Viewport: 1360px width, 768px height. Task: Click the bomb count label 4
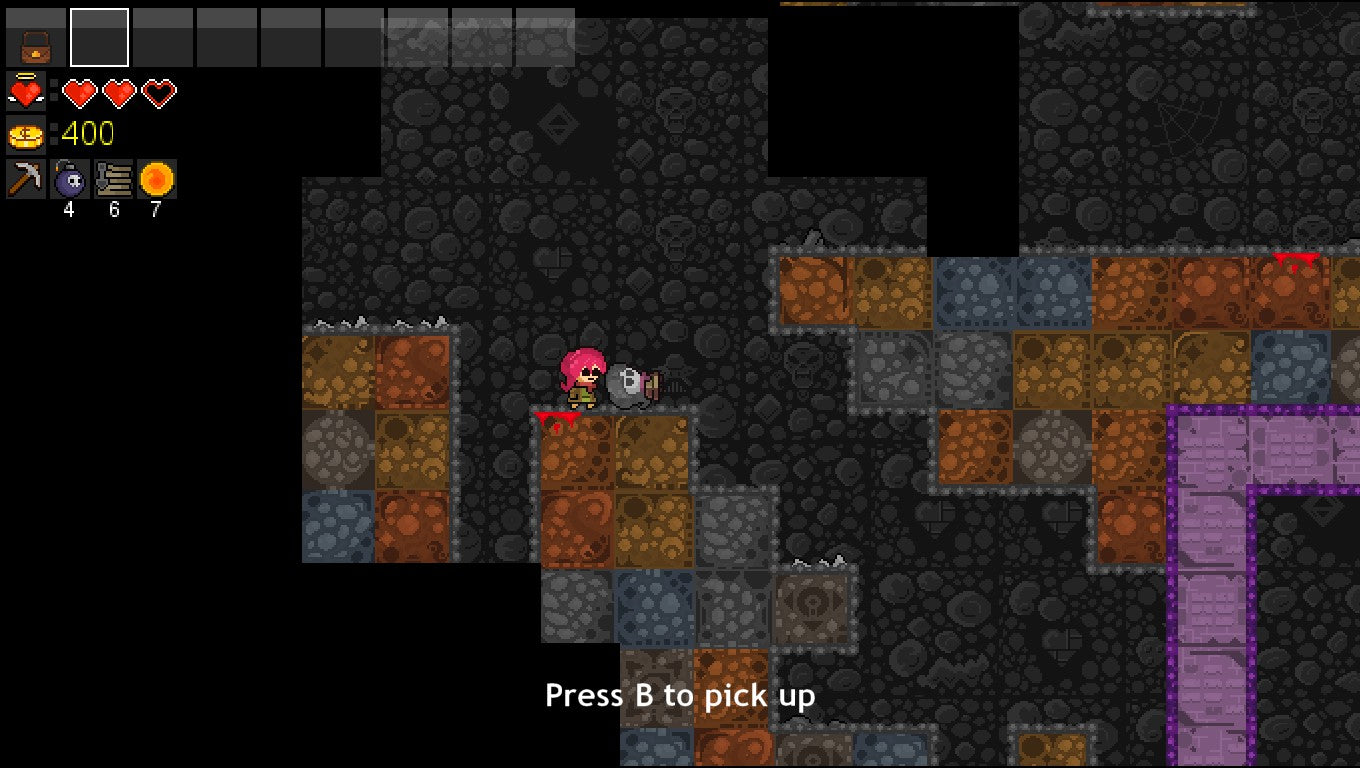[x=70, y=210]
